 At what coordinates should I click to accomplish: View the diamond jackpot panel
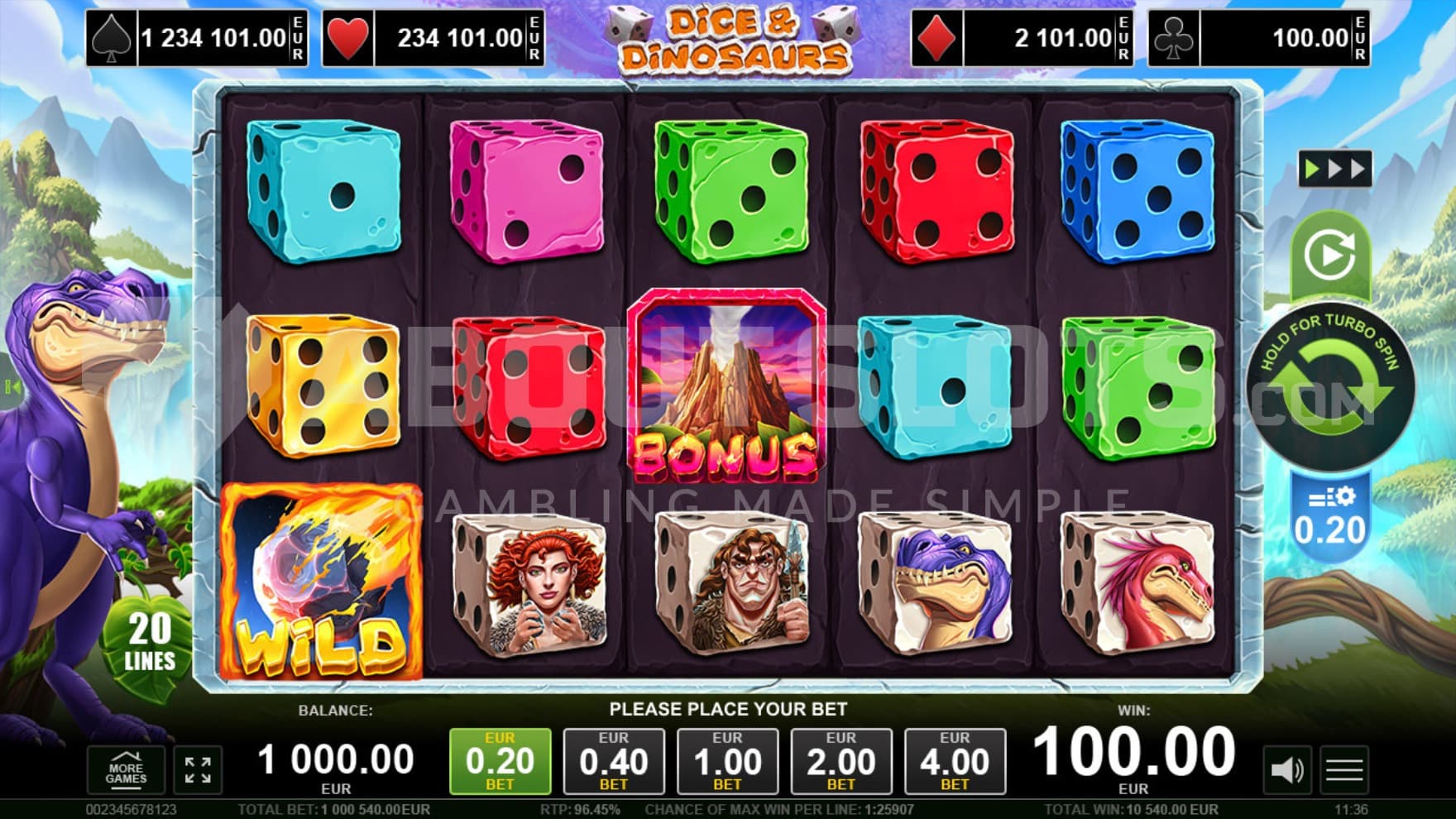point(1022,38)
